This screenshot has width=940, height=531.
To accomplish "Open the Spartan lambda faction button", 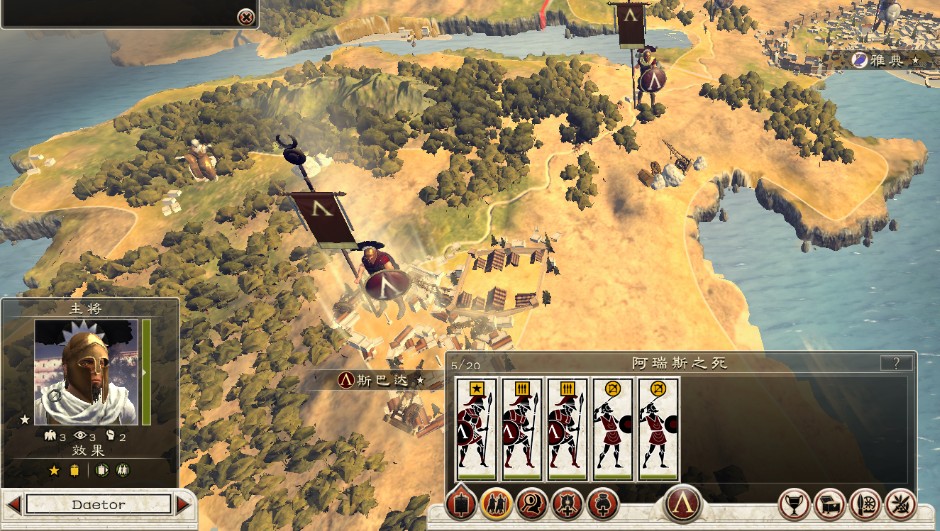I will coord(683,502).
